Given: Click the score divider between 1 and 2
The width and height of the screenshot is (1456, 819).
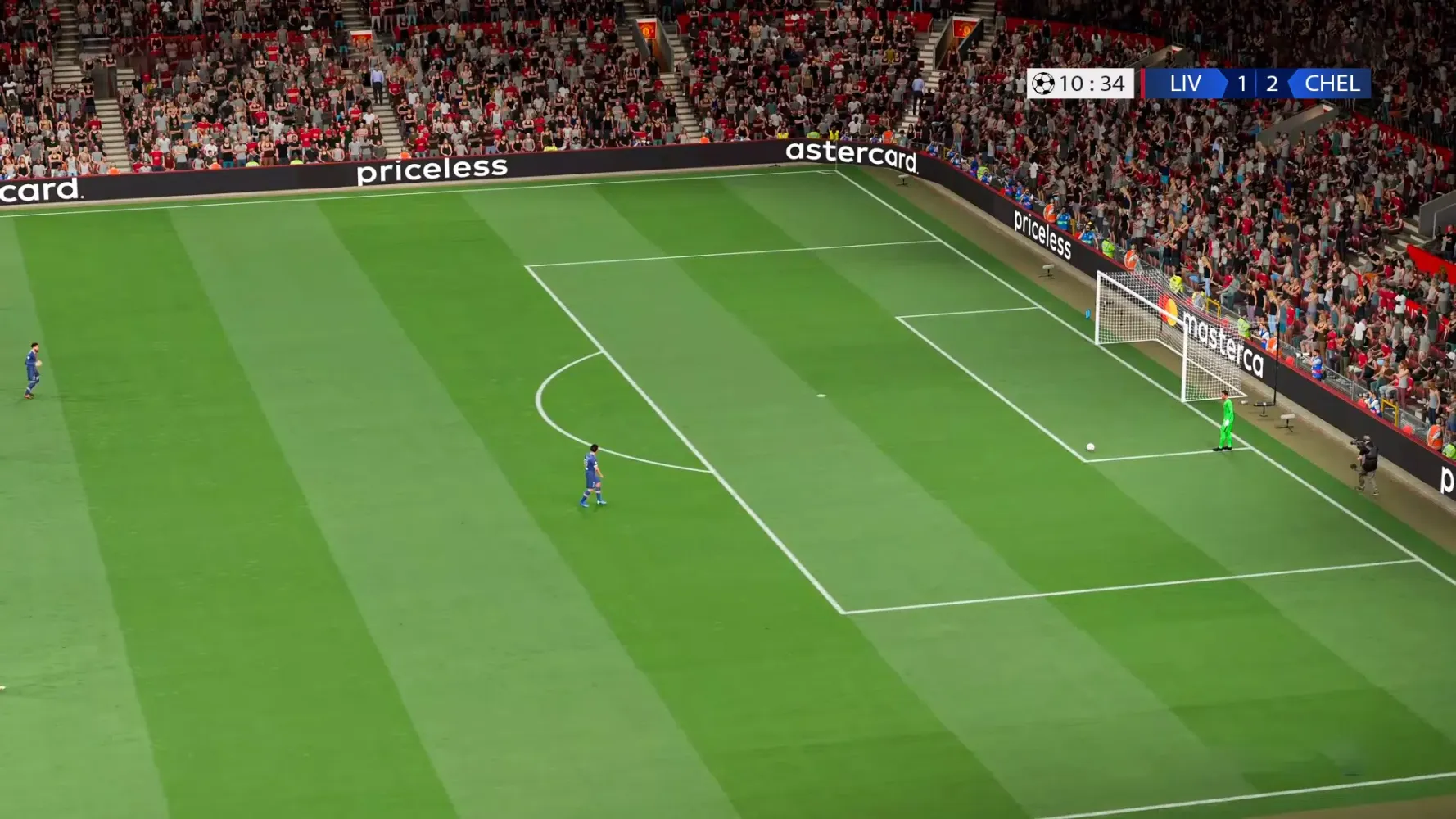Looking at the screenshot, I should (1256, 83).
